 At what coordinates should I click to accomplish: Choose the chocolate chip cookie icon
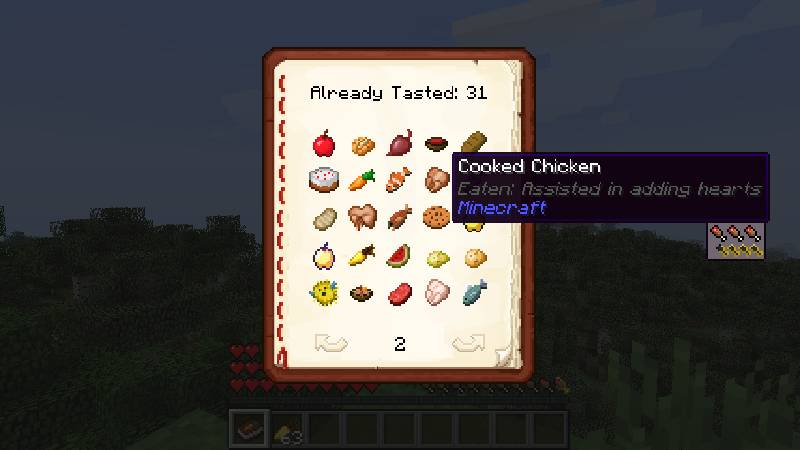pyautogui.click(x=435, y=217)
